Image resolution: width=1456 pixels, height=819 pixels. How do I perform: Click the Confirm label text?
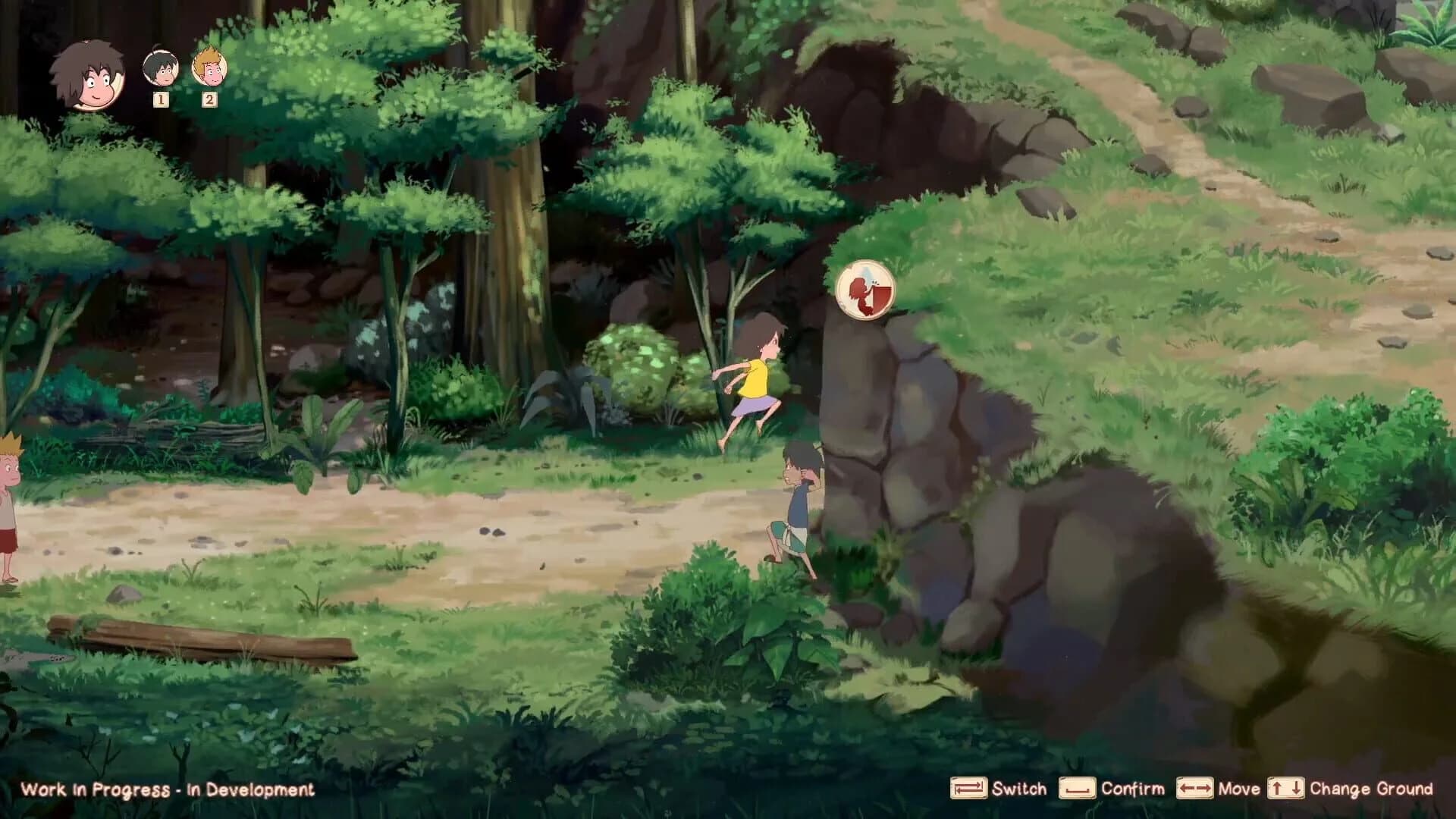coord(1131,789)
